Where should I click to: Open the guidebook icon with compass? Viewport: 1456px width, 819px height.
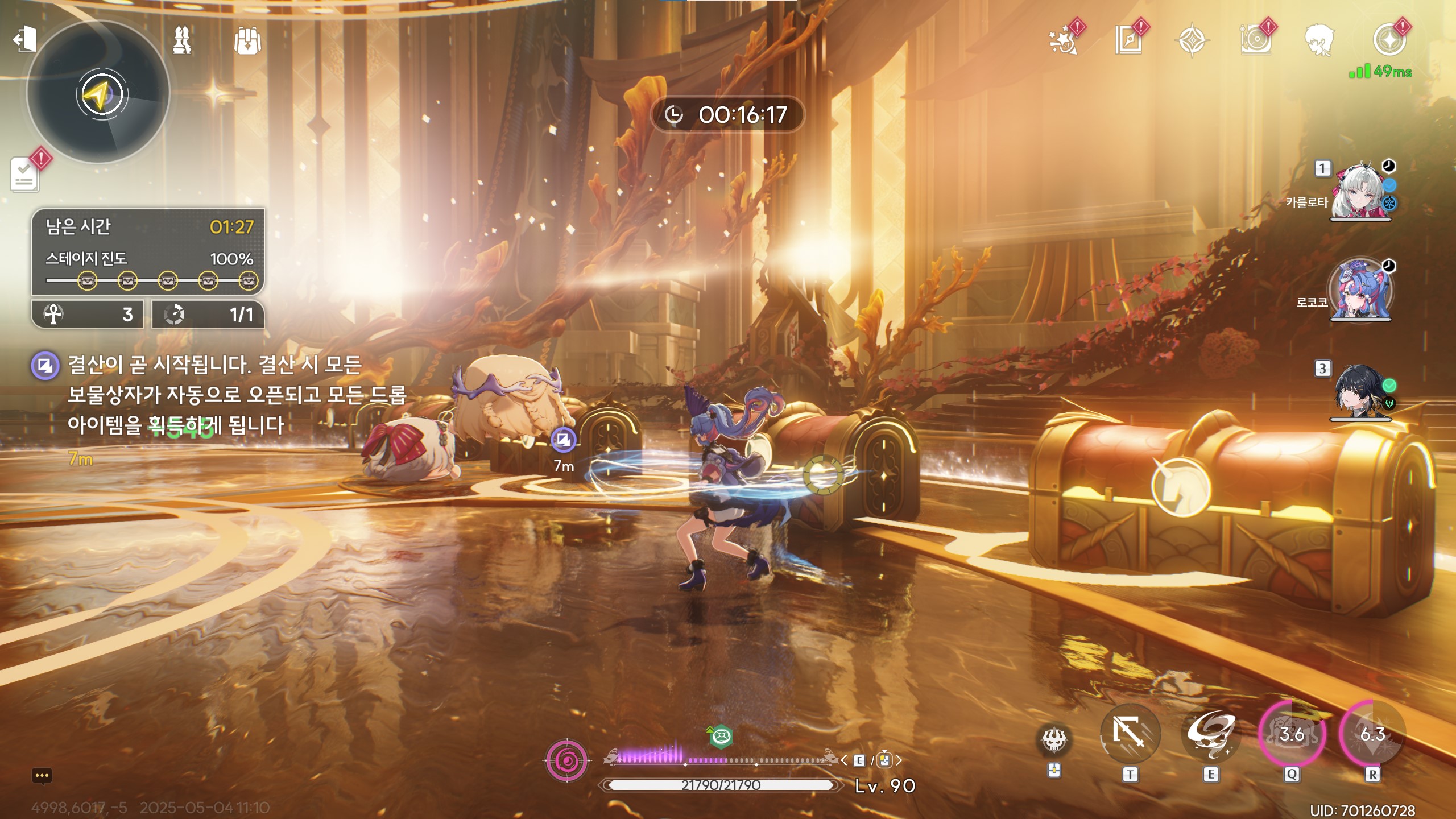coord(1128,41)
